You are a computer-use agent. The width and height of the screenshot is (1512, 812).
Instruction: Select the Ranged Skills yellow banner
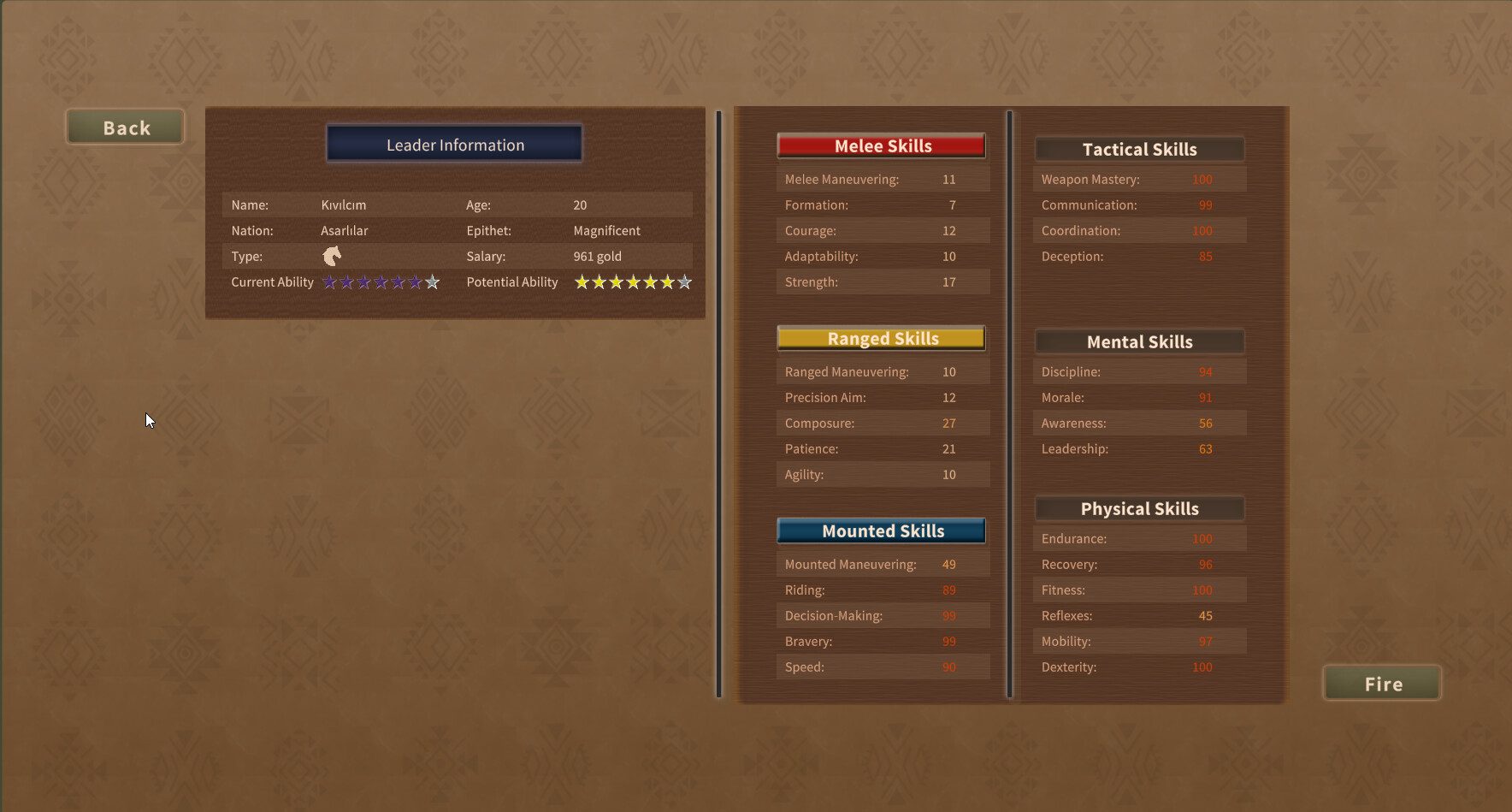point(882,338)
